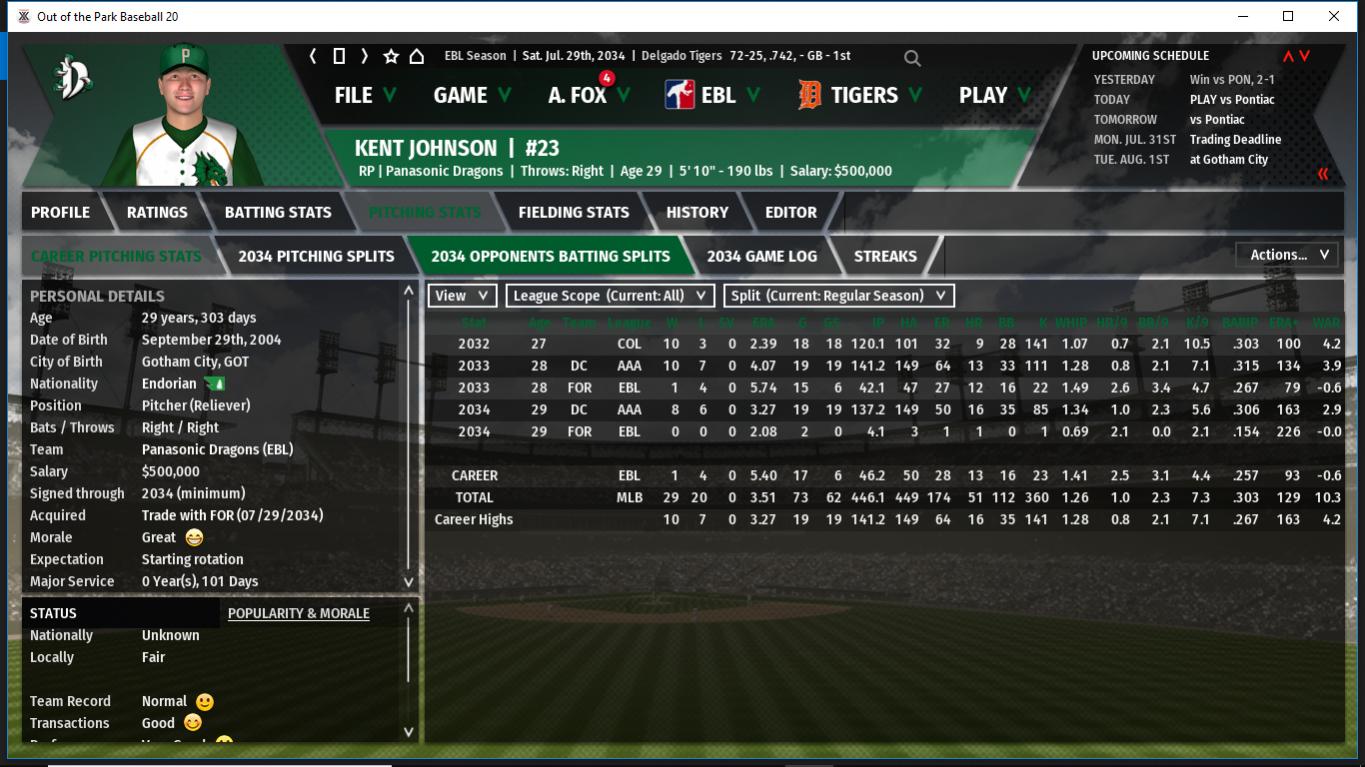The width and height of the screenshot is (1365, 767).
Task: Open the League Scope dropdown
Action: tap(609, 296)
